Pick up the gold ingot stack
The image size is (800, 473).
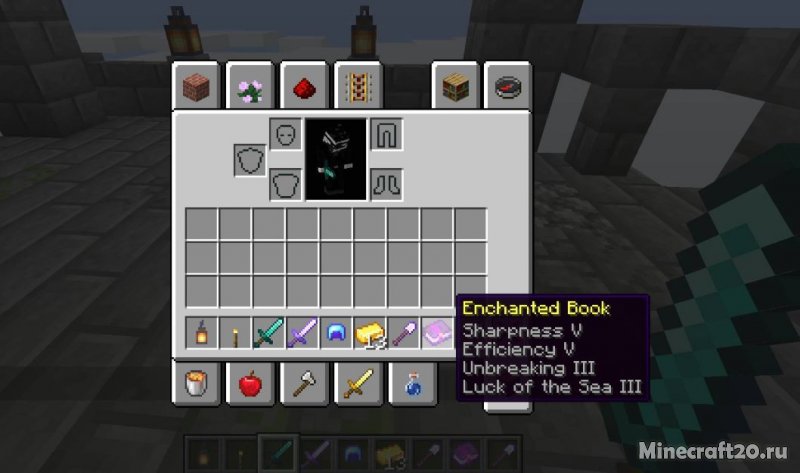point(371,332)
